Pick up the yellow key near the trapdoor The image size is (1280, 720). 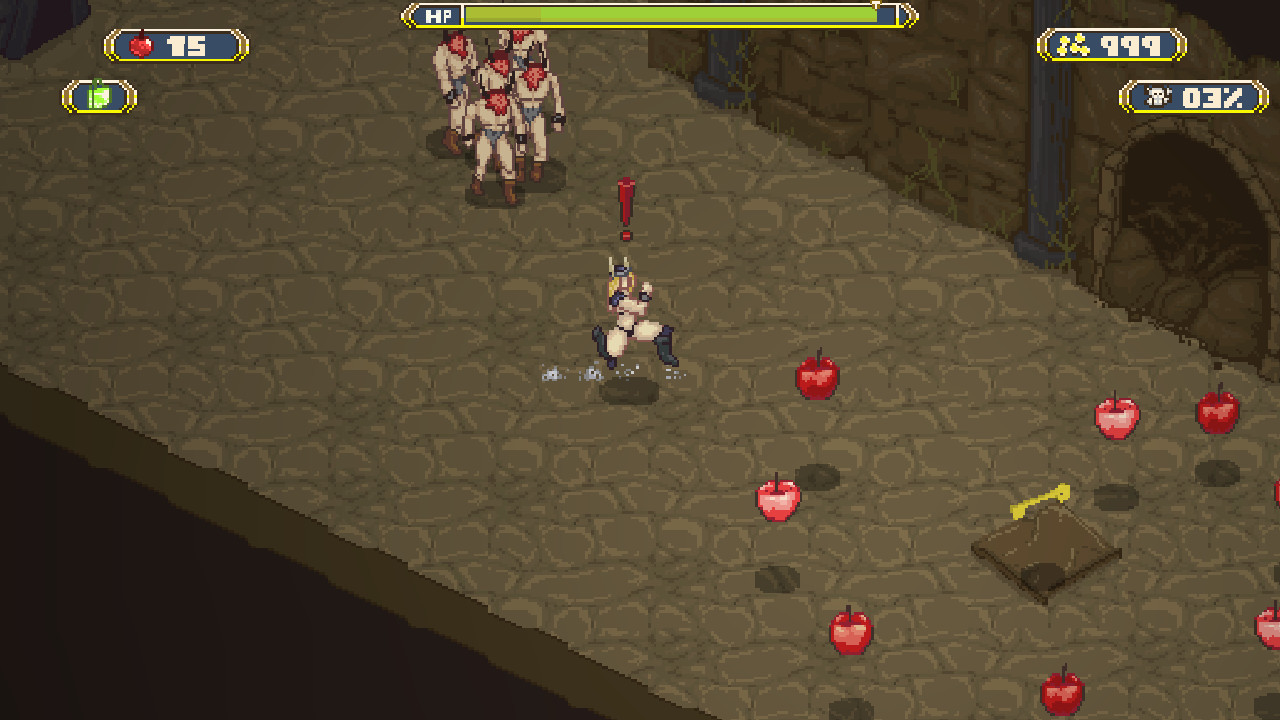pos(1039,500)
